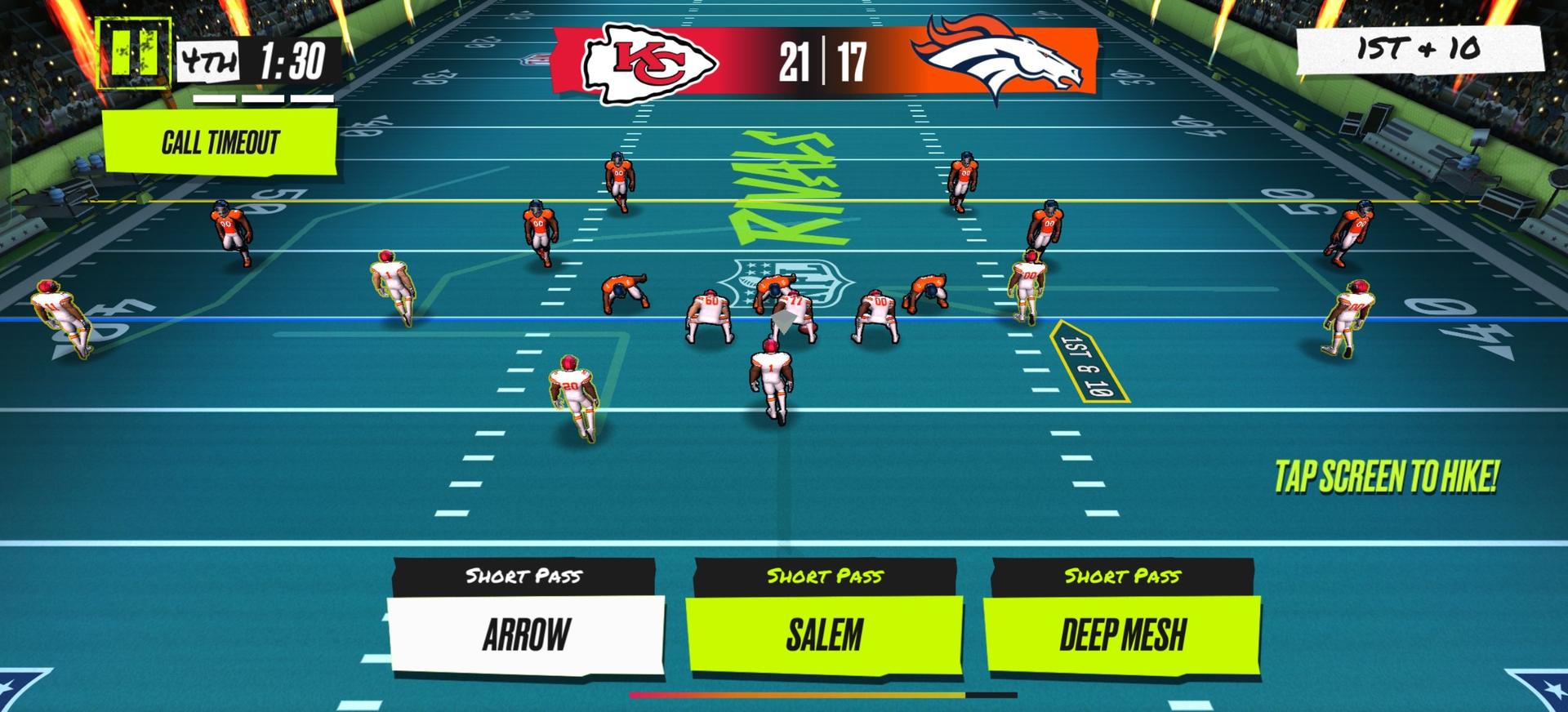Viewport: 1568px width, 712px height.
Task: Select the Arrow short pass play
Action: (526, 634)
